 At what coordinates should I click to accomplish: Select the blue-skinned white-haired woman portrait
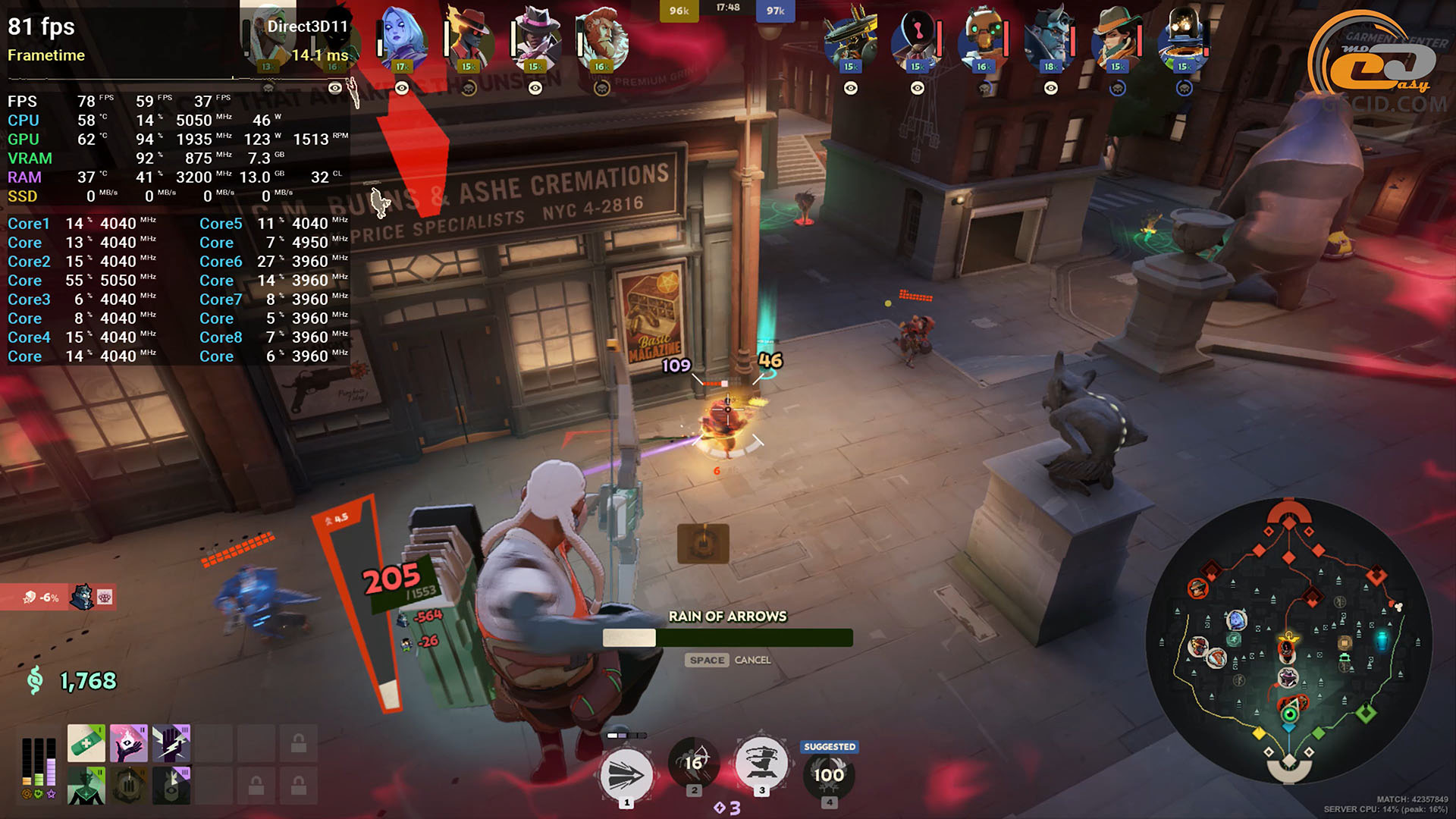tap(401, 38)
